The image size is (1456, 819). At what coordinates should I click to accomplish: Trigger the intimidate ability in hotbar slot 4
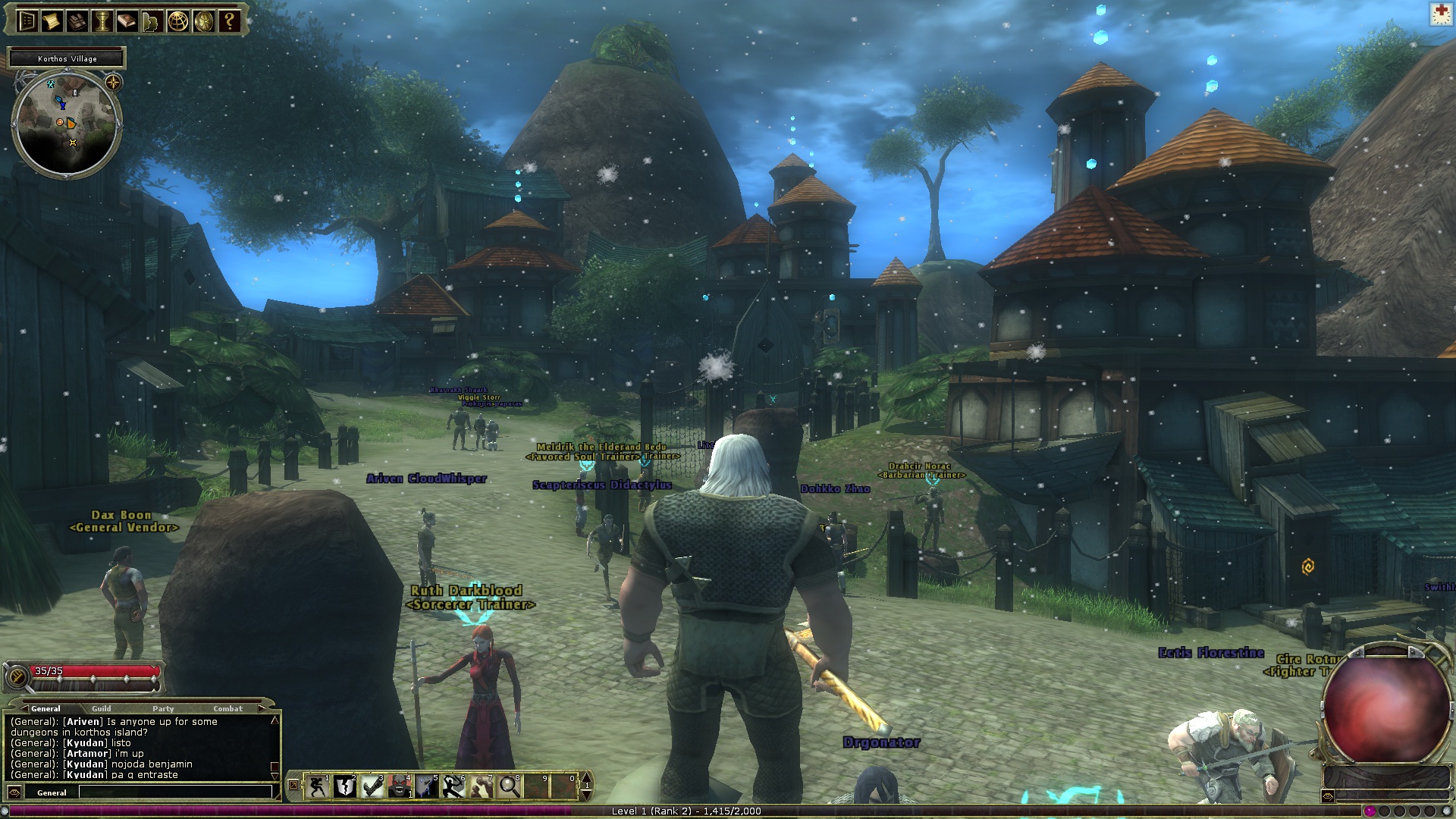coord(400,786)
